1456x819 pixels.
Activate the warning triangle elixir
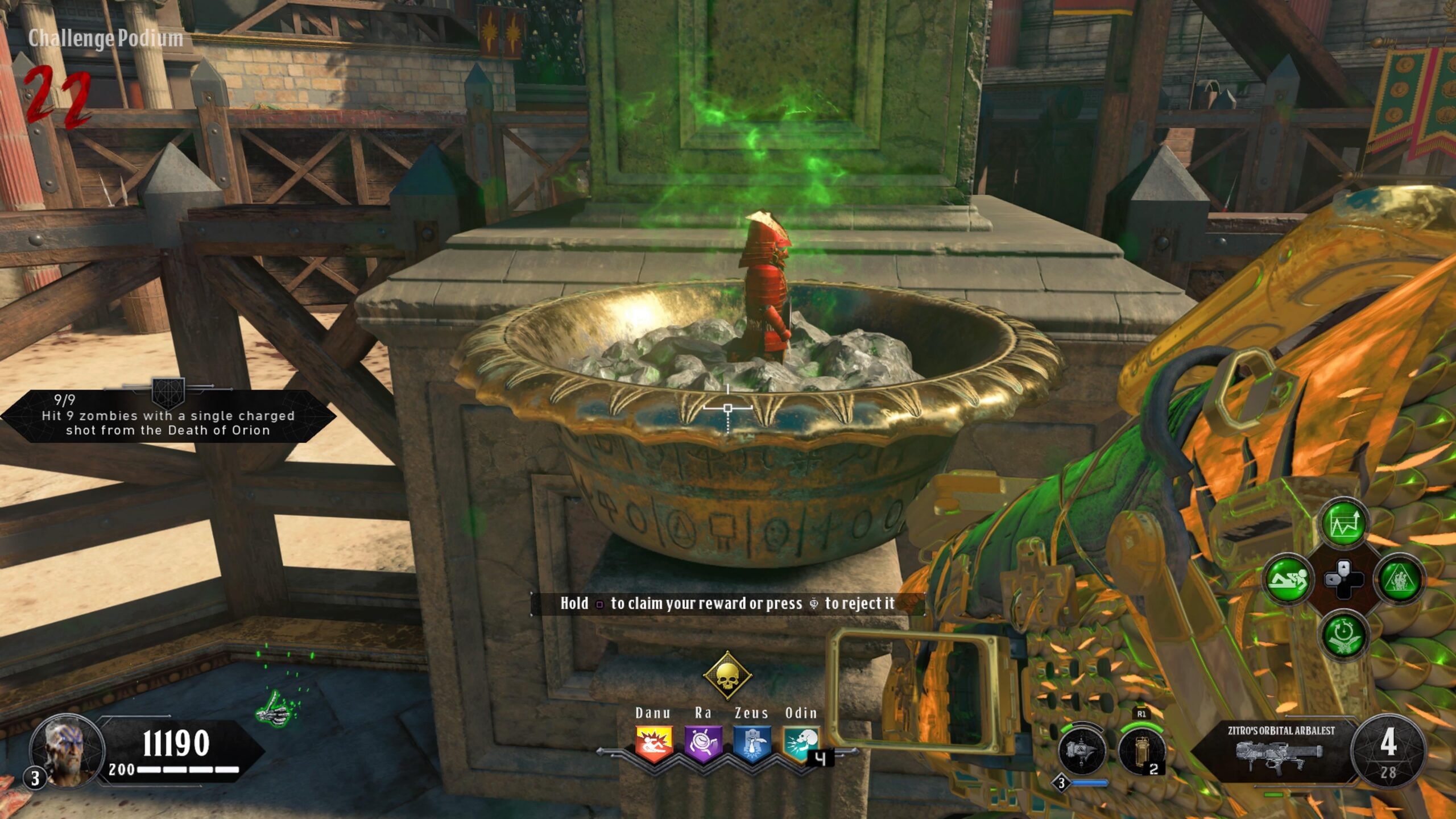tap(1399, 580)
